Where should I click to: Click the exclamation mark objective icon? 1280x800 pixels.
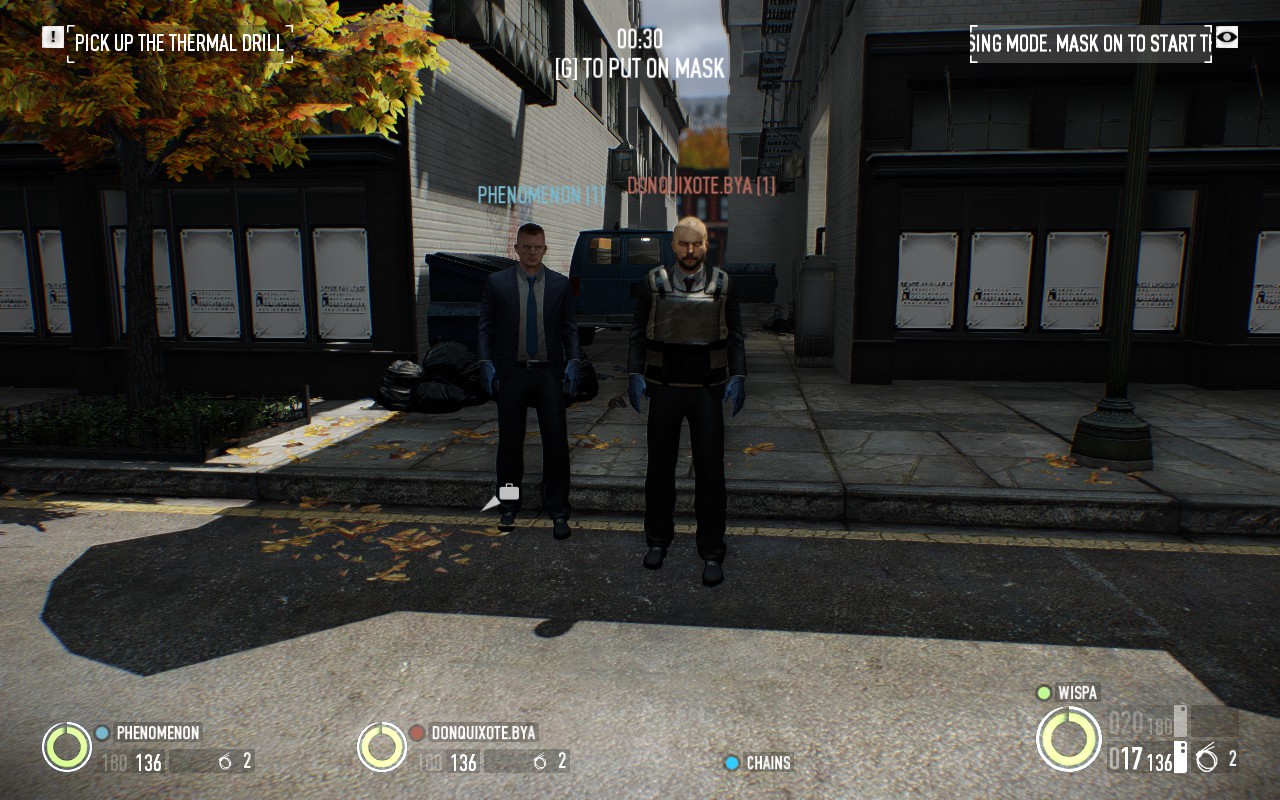pos(52,38)
